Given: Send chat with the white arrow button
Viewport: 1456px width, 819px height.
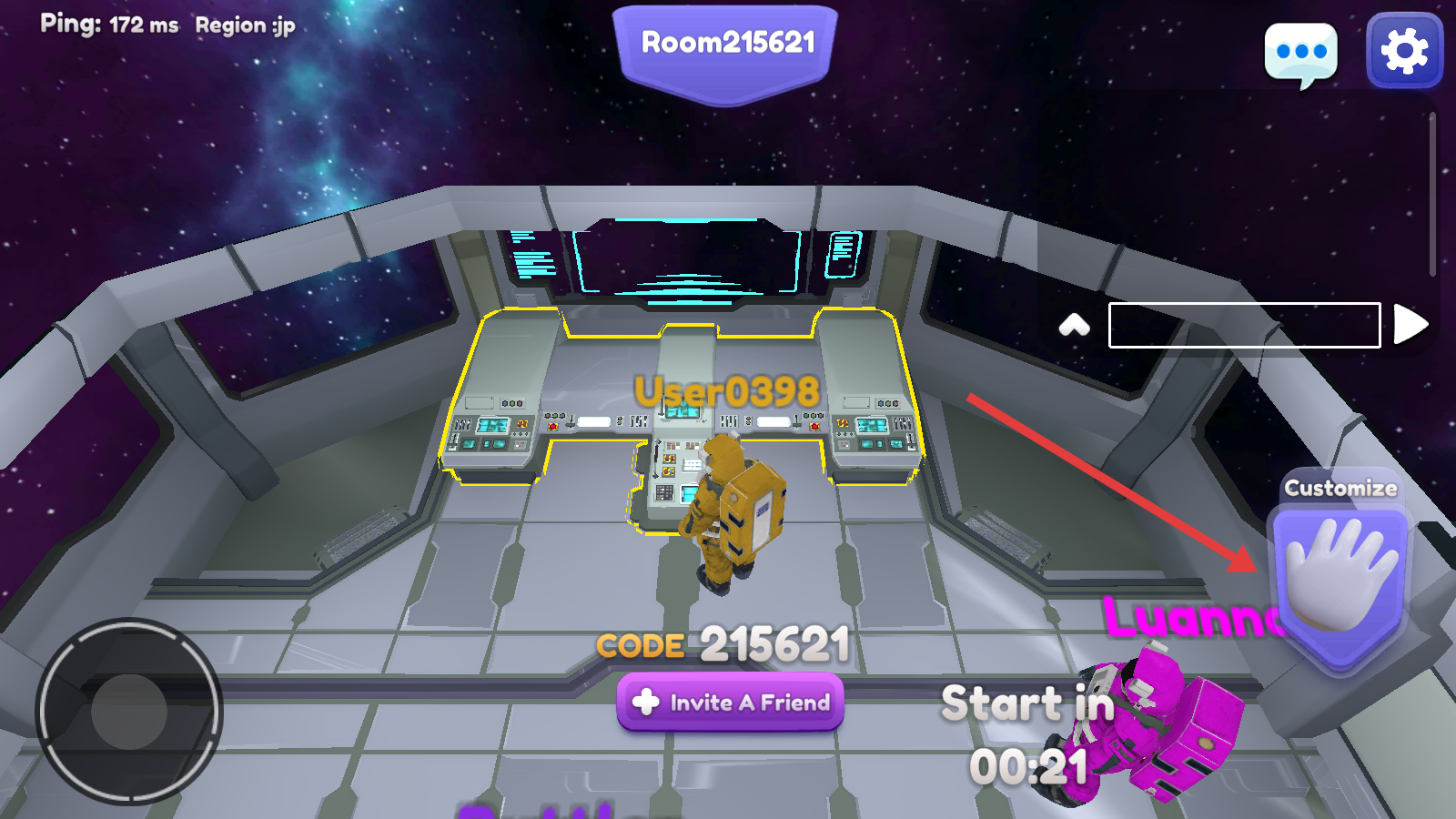Looking at the screenshot, I should tap(1410, 324).
